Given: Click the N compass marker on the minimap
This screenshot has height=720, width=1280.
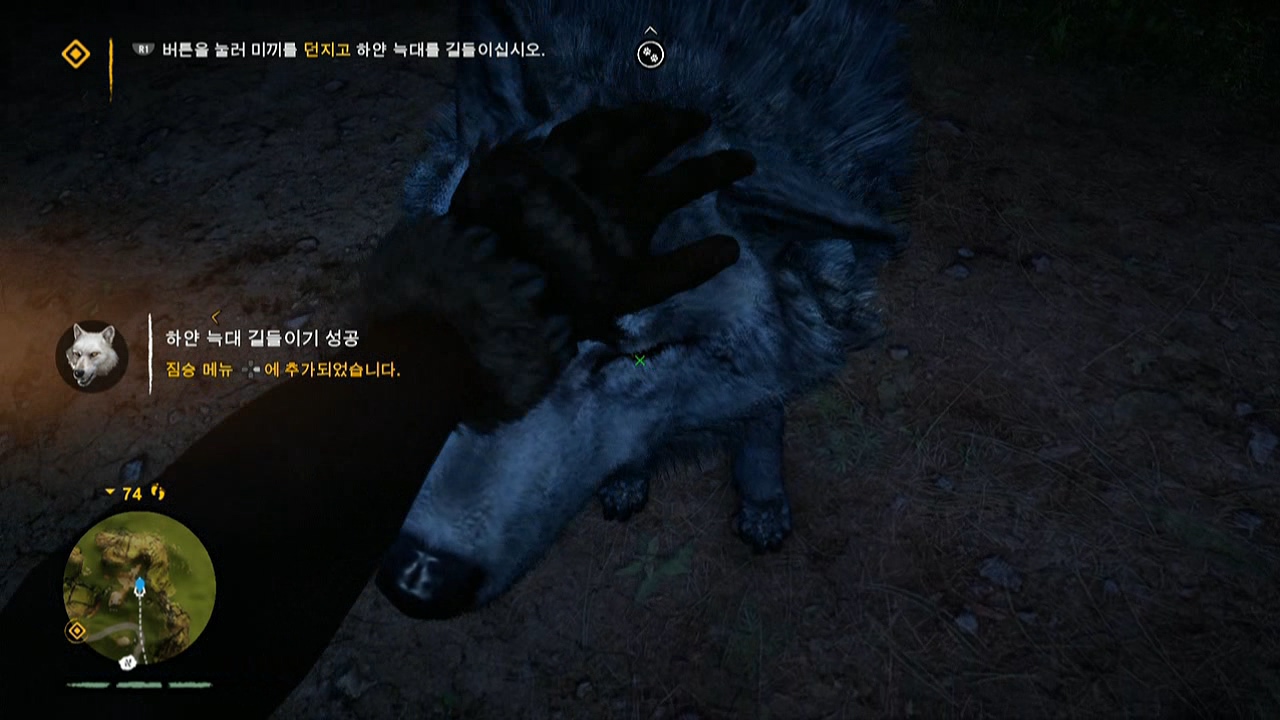Looking at the screenshot, I should pos(129,663).
